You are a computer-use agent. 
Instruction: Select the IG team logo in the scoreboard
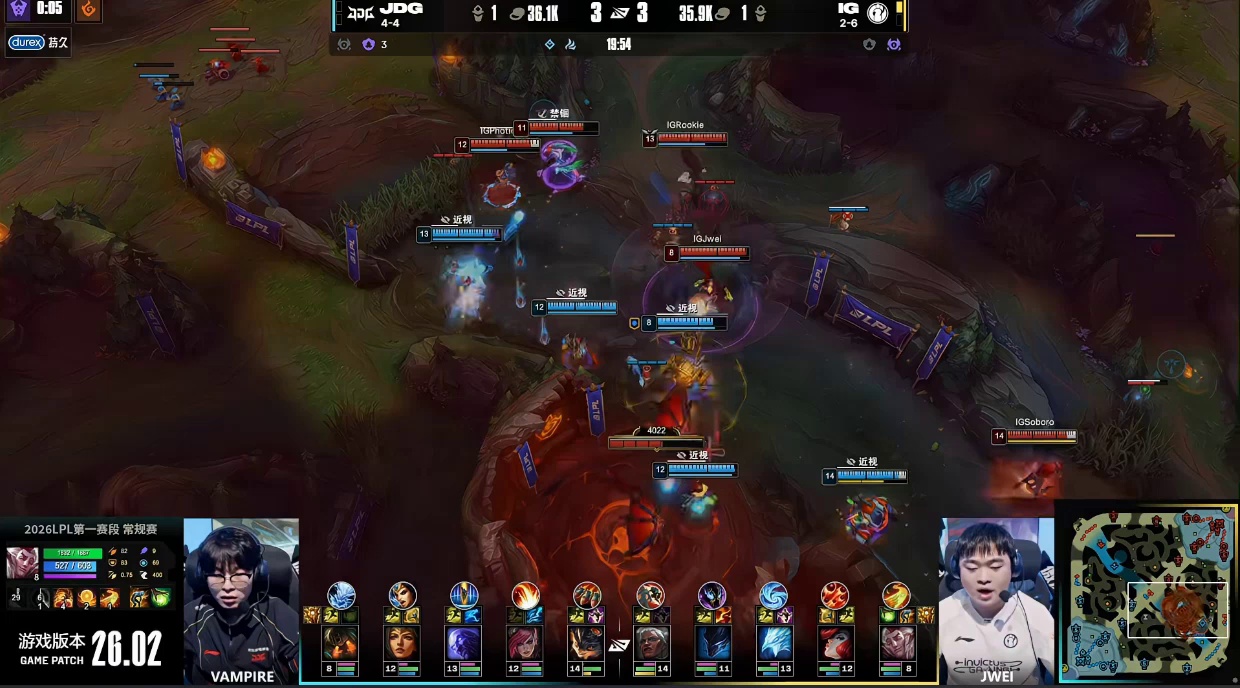pos(880,13)
